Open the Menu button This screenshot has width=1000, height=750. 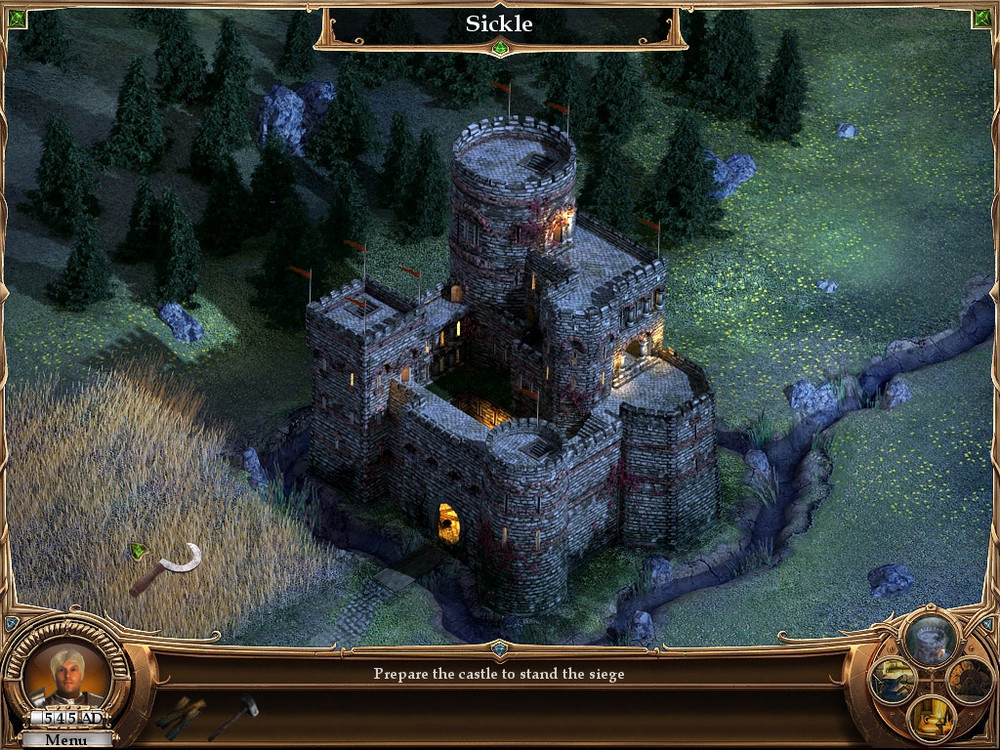click(66, 740)
